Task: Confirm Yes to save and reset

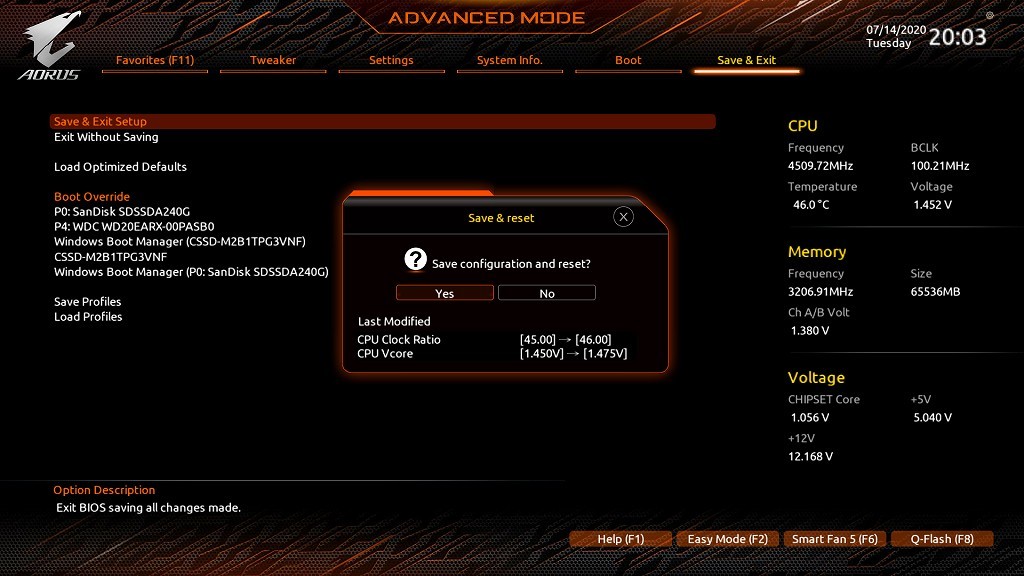Action: [x=445, y=293]
